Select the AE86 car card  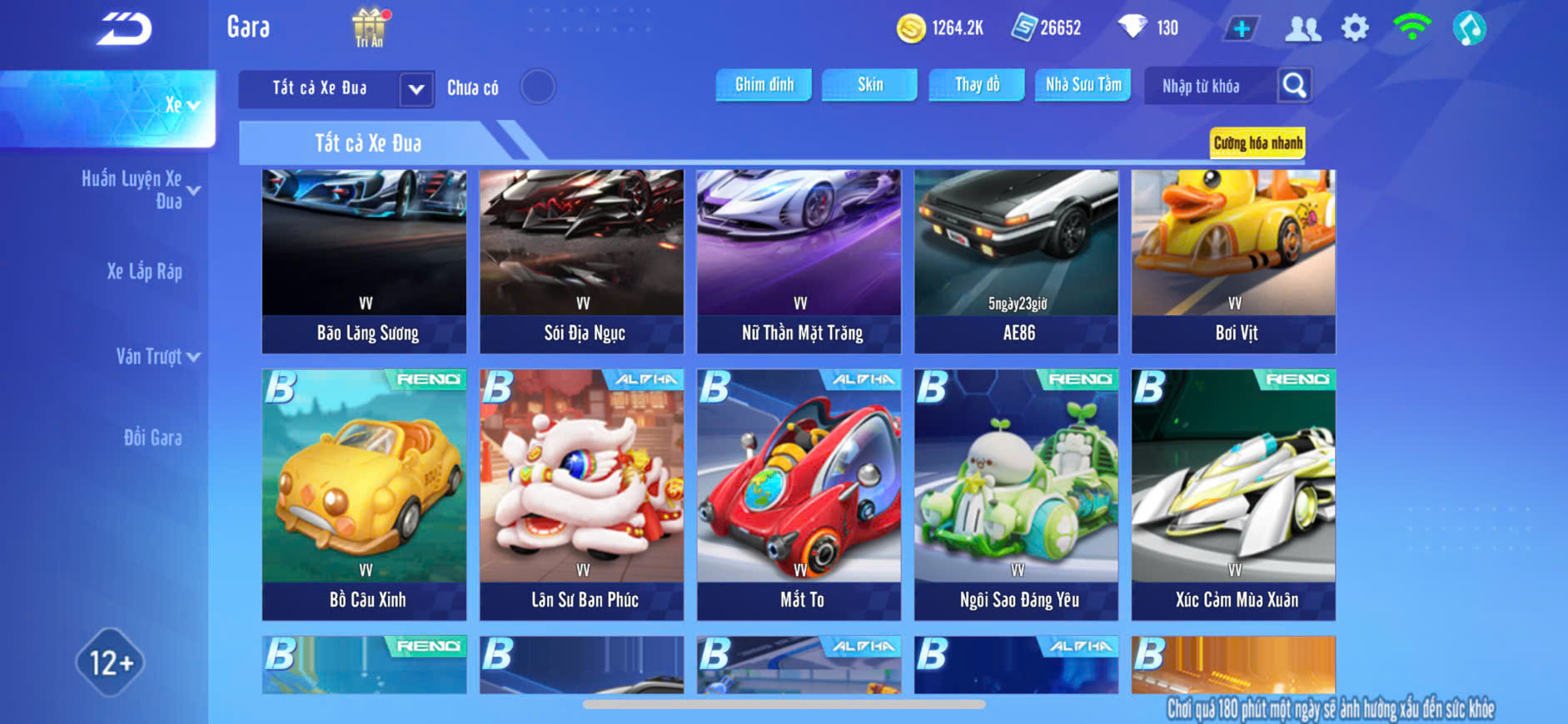pyautogui.click(x=1016, y=261)
